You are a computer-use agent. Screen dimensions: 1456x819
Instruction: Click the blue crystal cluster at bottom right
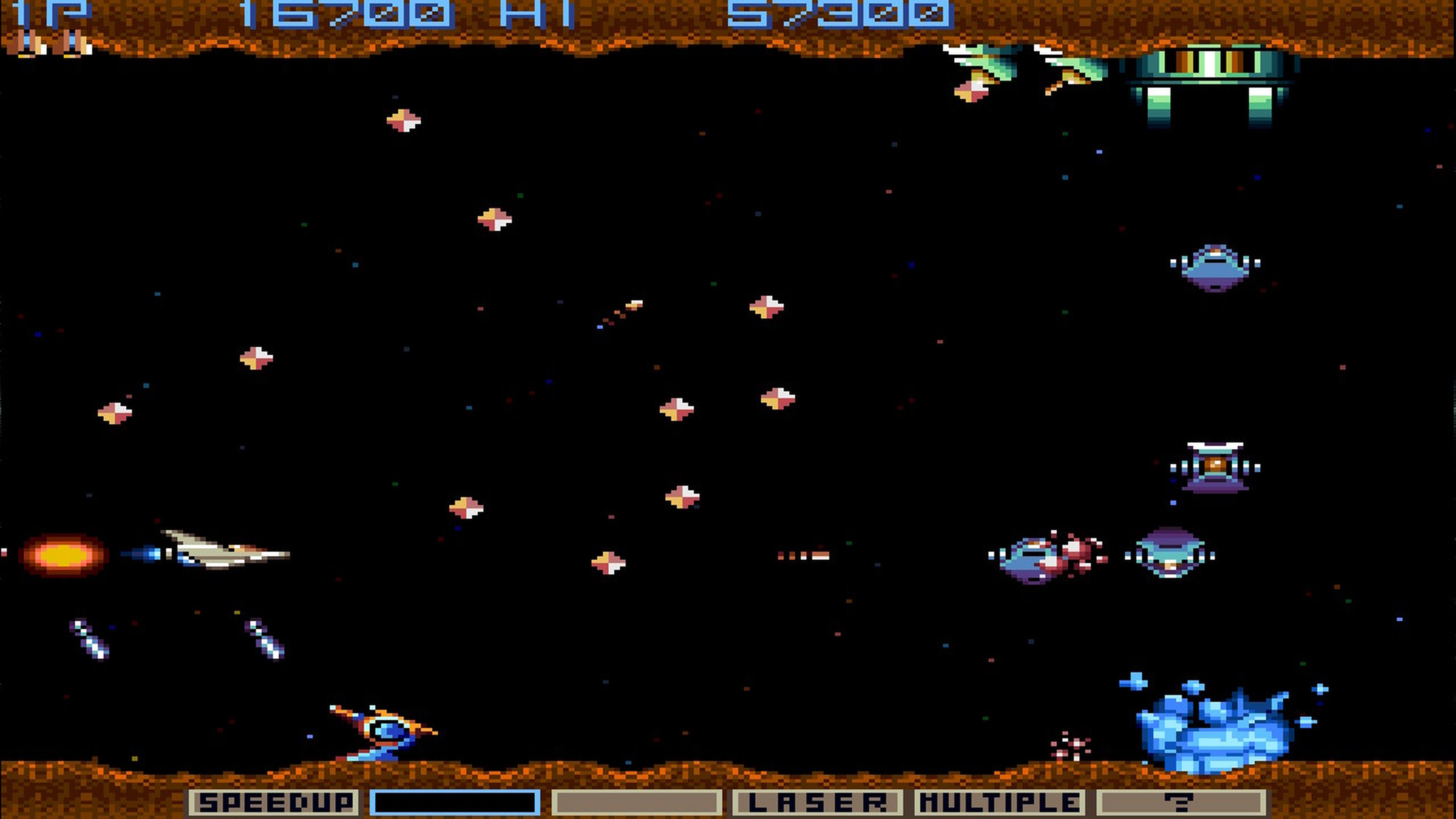(x=1215, y=729)
